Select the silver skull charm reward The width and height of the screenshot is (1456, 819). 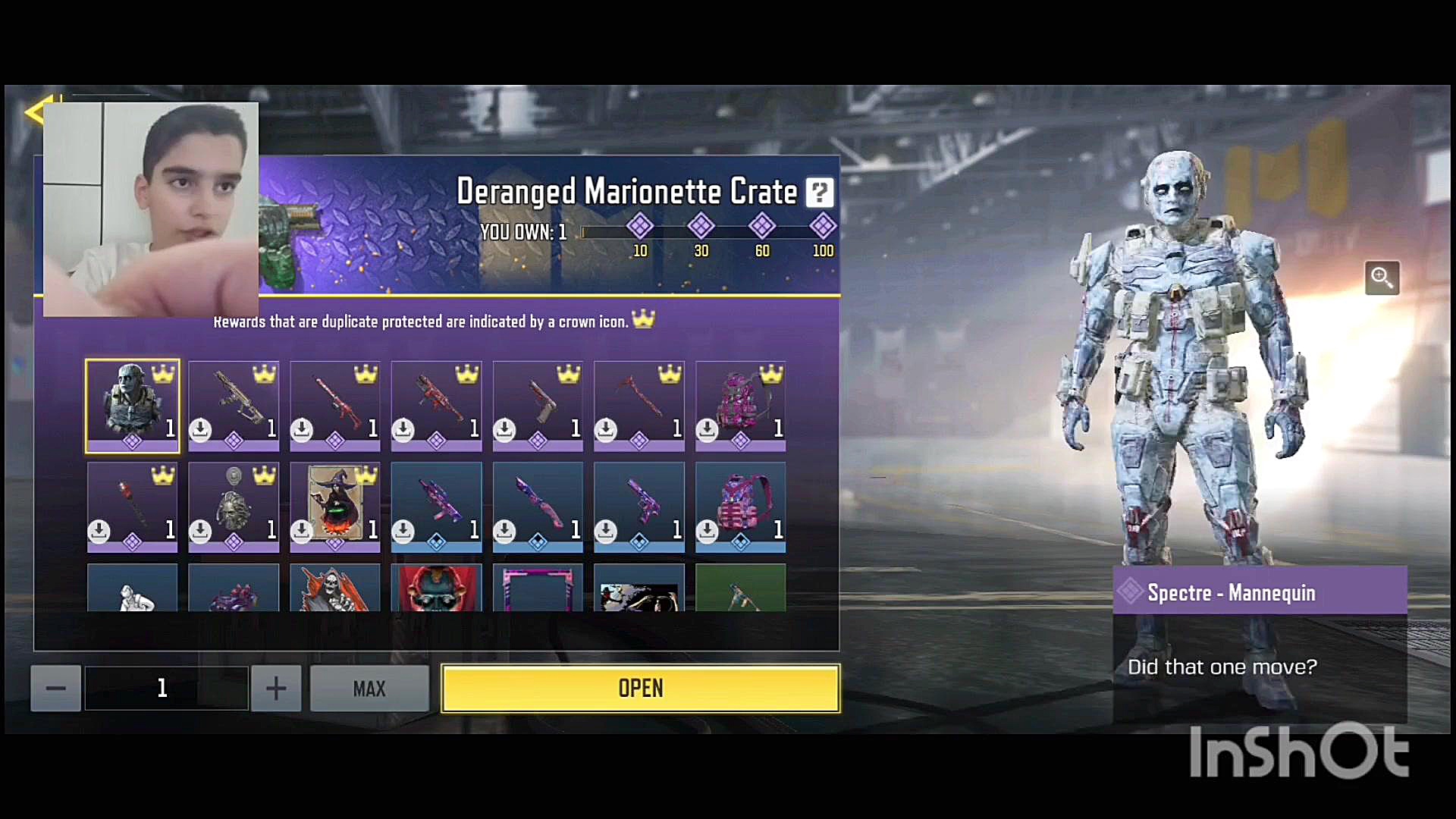point(234,506)
